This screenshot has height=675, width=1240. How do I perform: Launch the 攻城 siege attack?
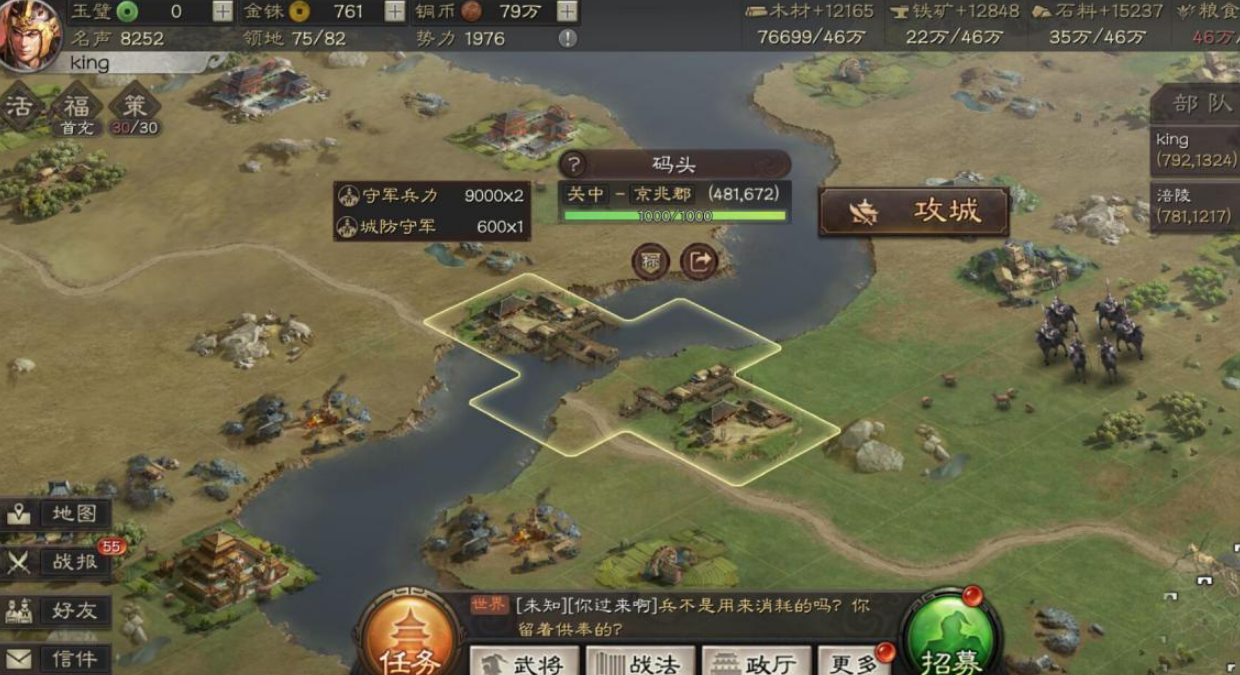tap(913, 212)
